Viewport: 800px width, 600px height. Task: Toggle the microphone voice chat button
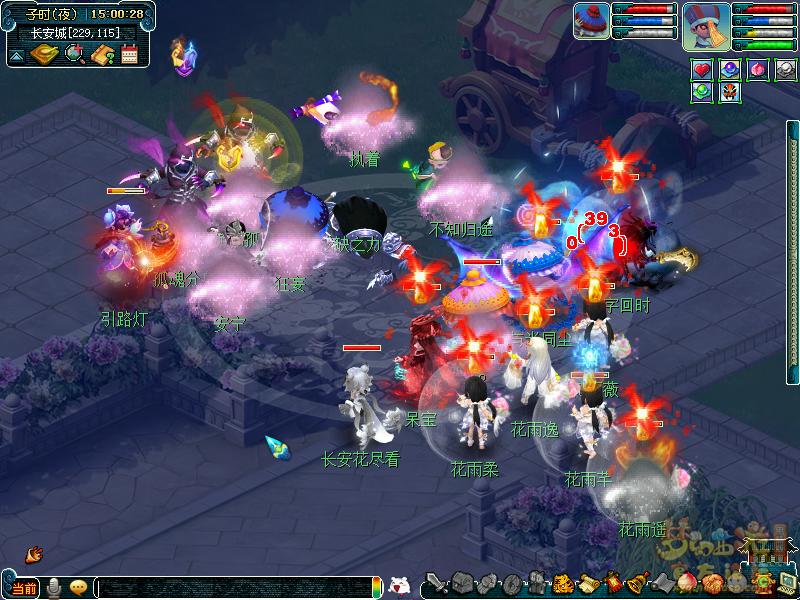(53, 588)
